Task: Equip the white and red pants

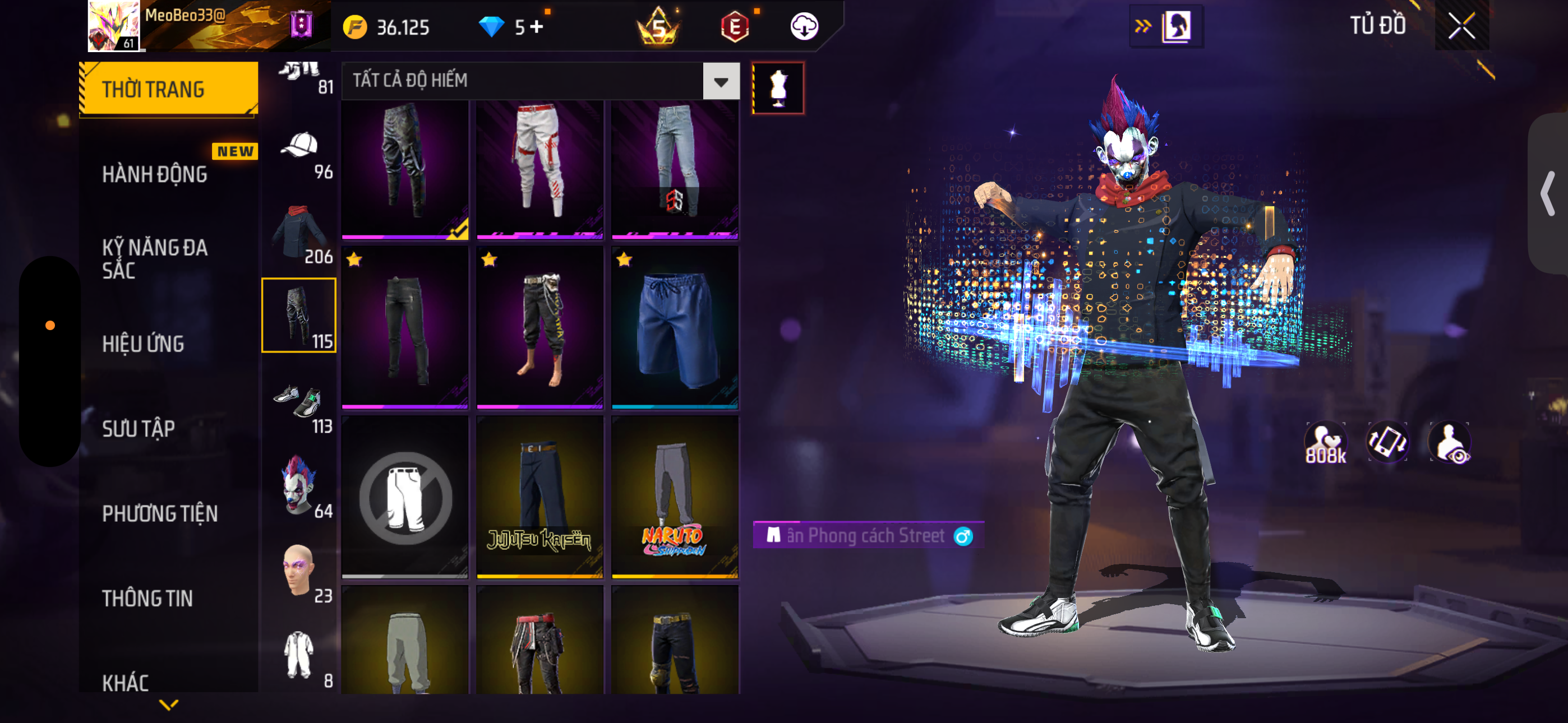Action: click(539, 169)
